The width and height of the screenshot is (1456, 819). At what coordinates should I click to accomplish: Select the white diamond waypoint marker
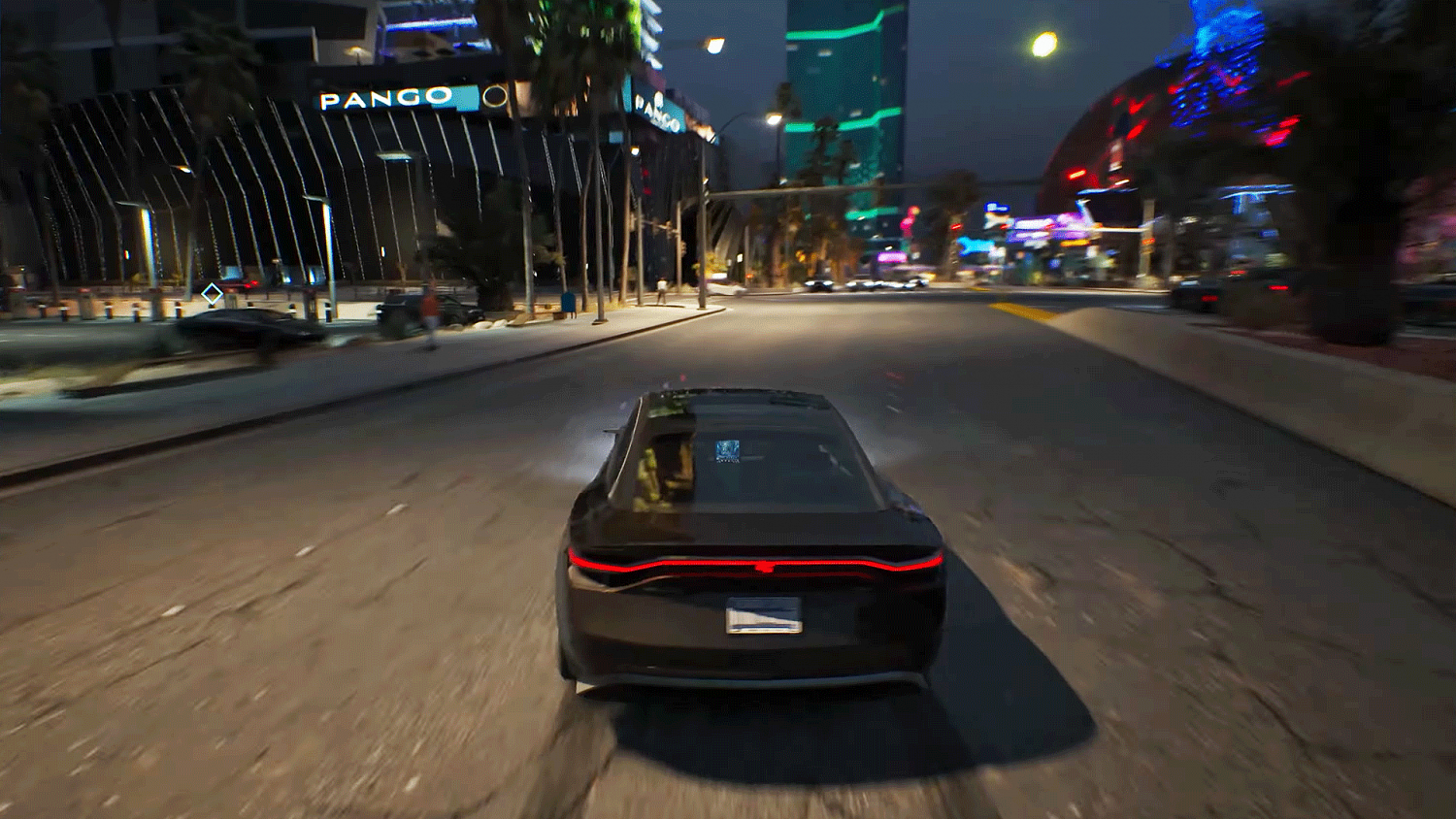click(212, 292)
